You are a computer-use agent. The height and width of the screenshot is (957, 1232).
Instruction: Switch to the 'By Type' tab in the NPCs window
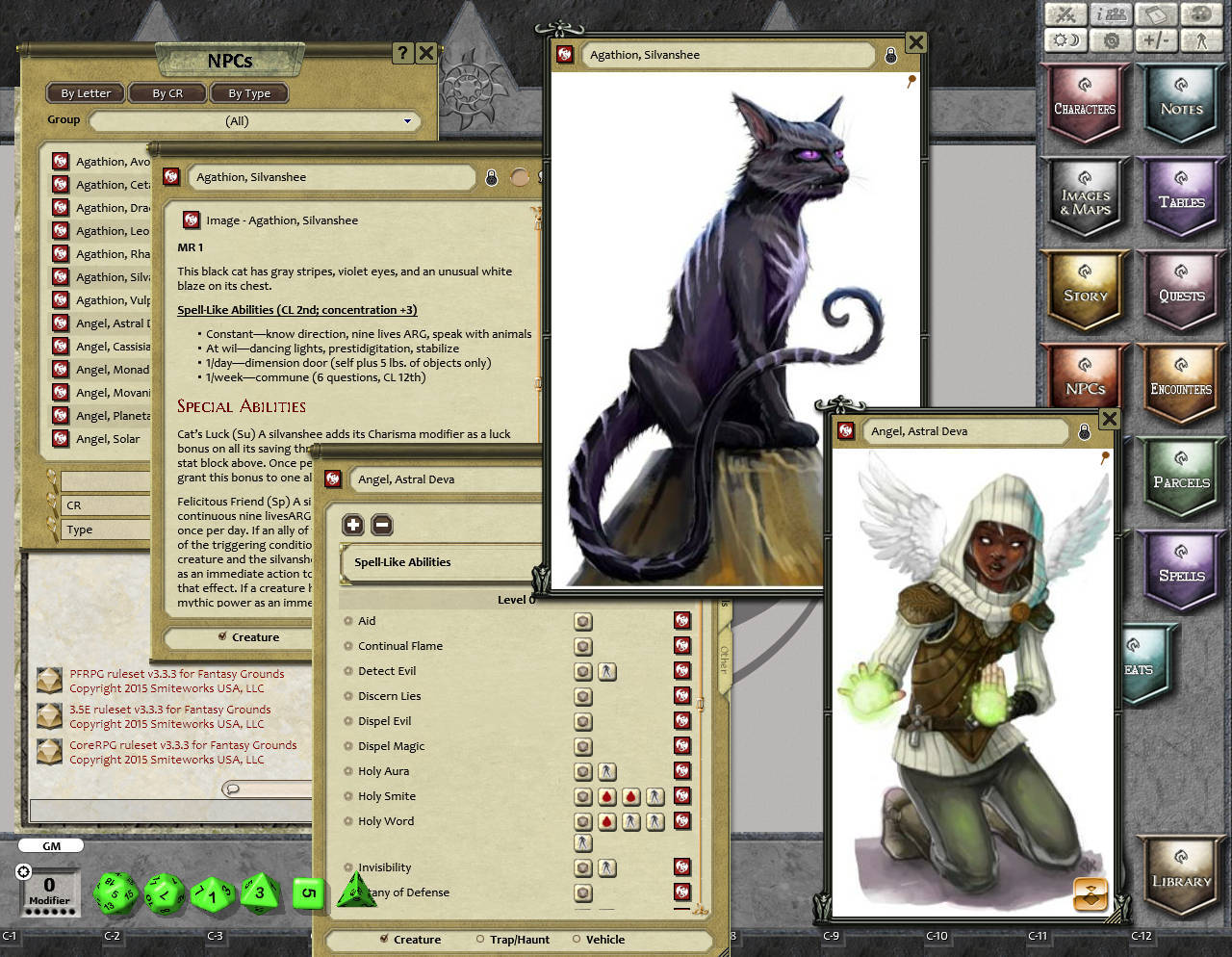248,92
